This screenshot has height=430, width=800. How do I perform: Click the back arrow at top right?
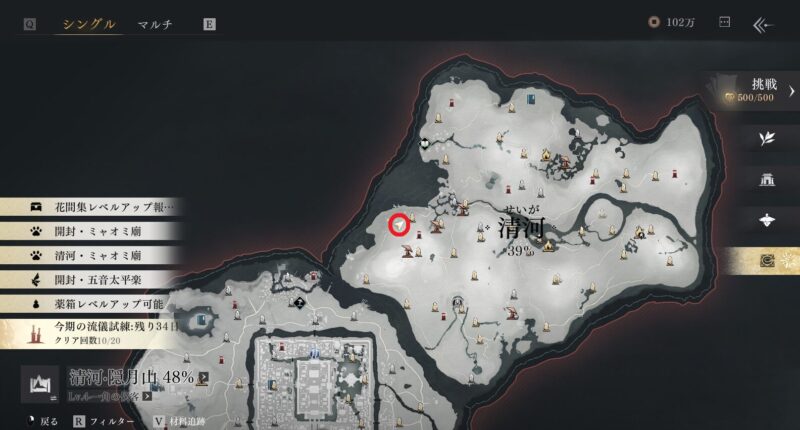pos(764,24)
